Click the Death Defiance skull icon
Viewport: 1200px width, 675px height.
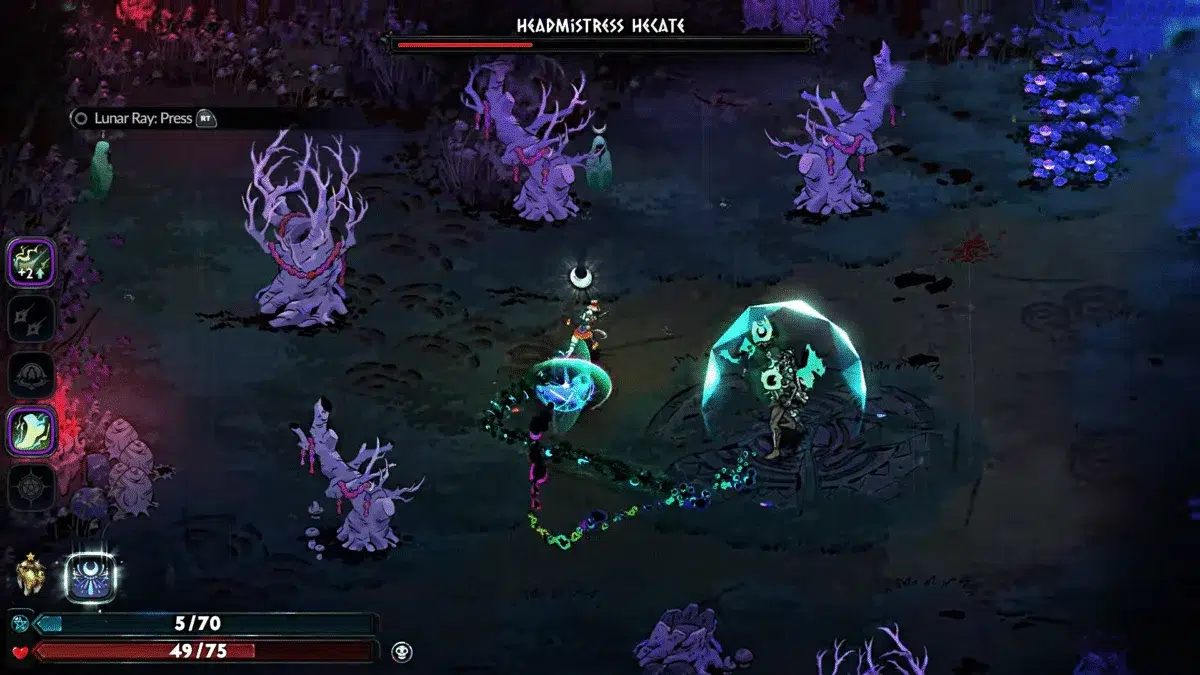(x=402, y=652)
